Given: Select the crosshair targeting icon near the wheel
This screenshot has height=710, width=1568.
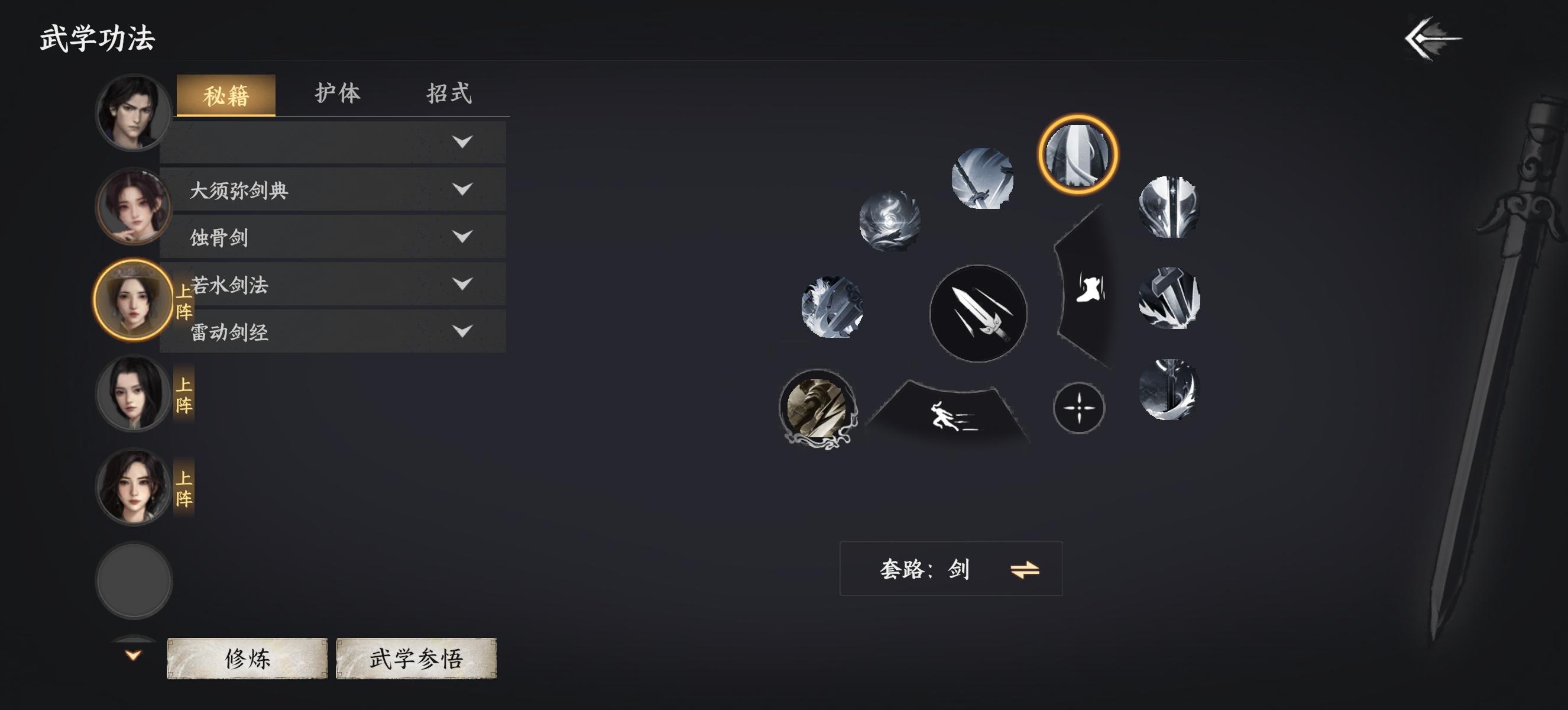Looking at the screenshot, I should [x=1079, y=408].
